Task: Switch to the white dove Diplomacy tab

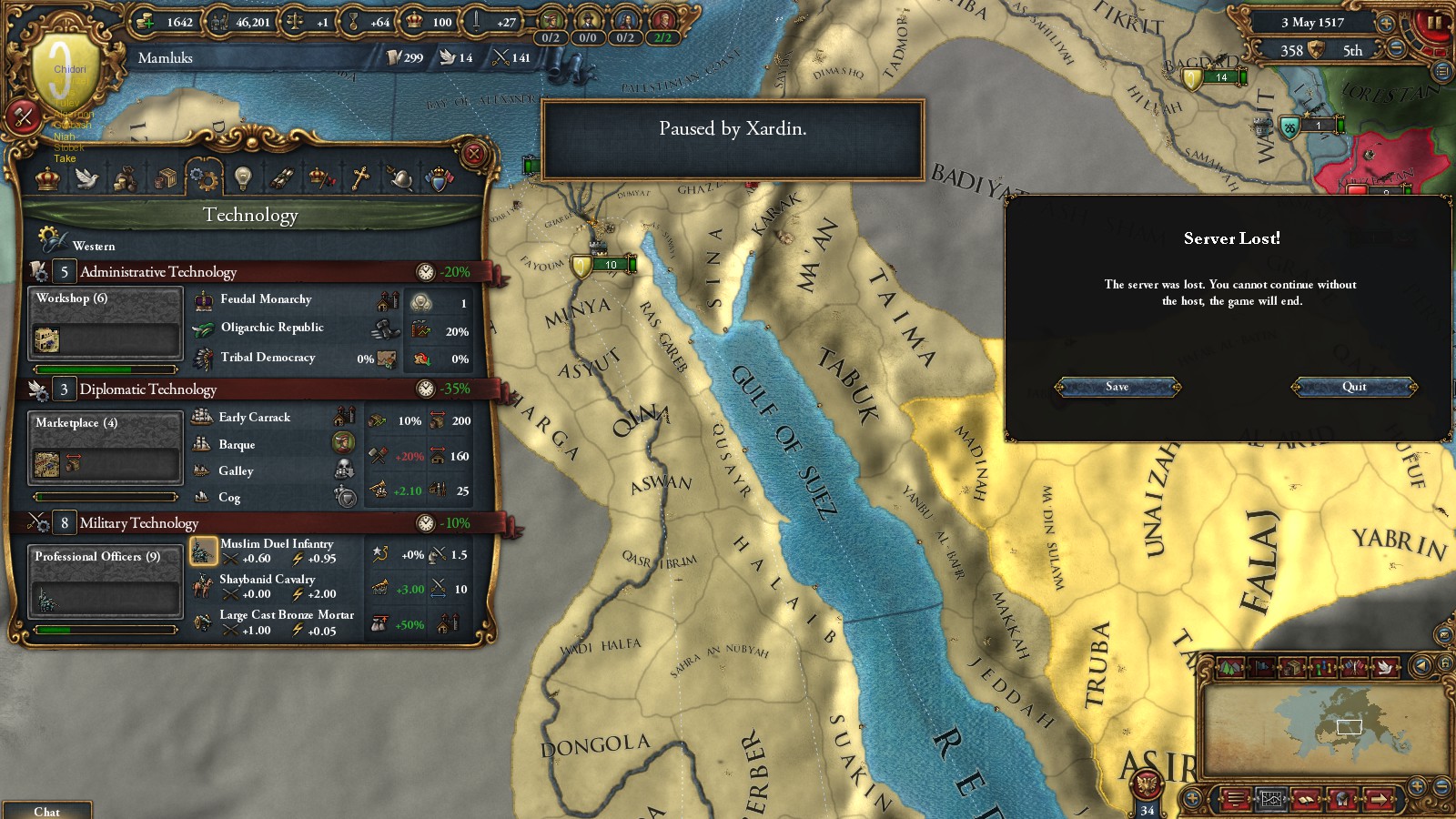Action: pyautogui.click(x=87, y=178)
